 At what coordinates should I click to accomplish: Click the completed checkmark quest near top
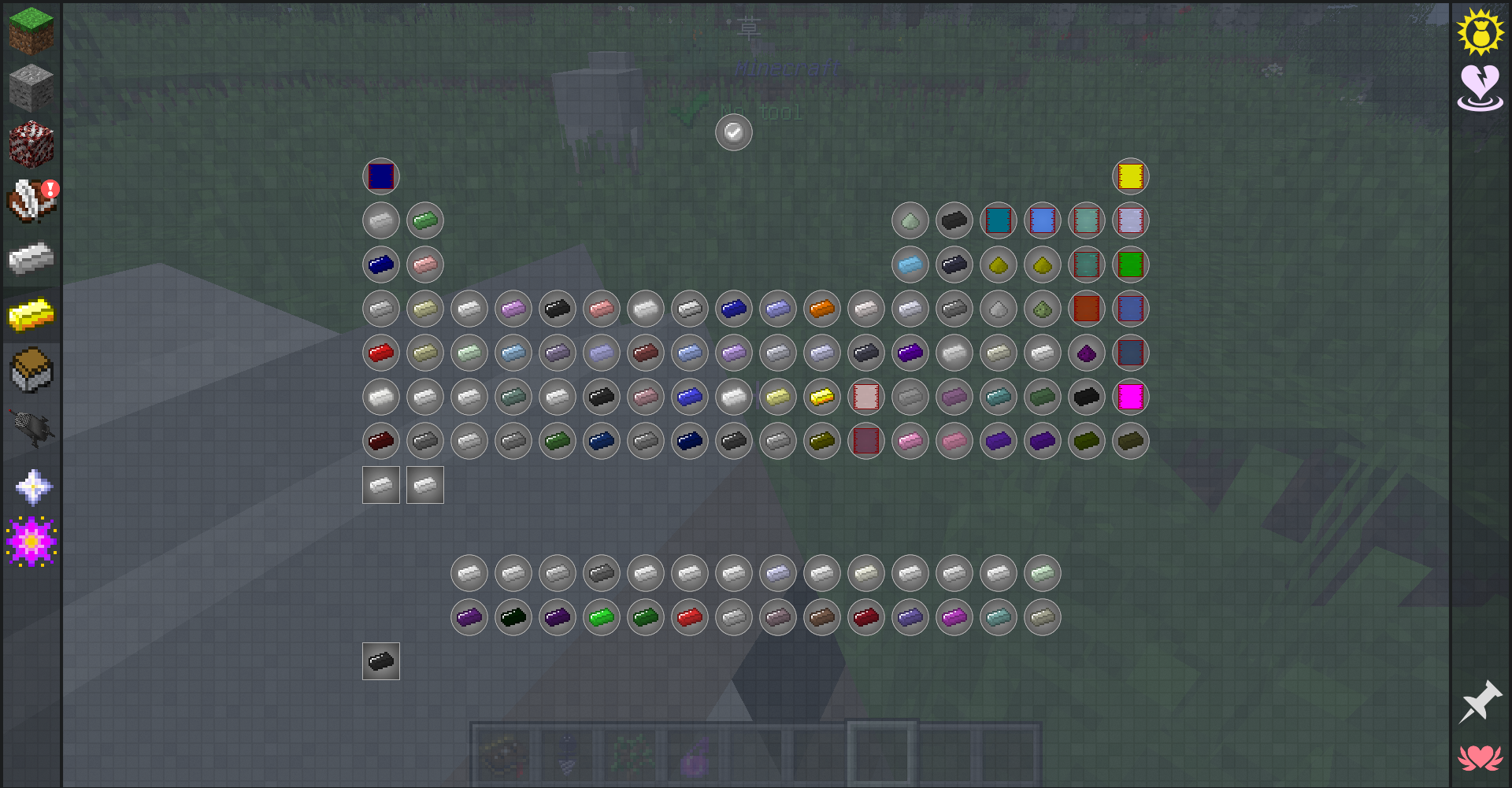point(733,132)
